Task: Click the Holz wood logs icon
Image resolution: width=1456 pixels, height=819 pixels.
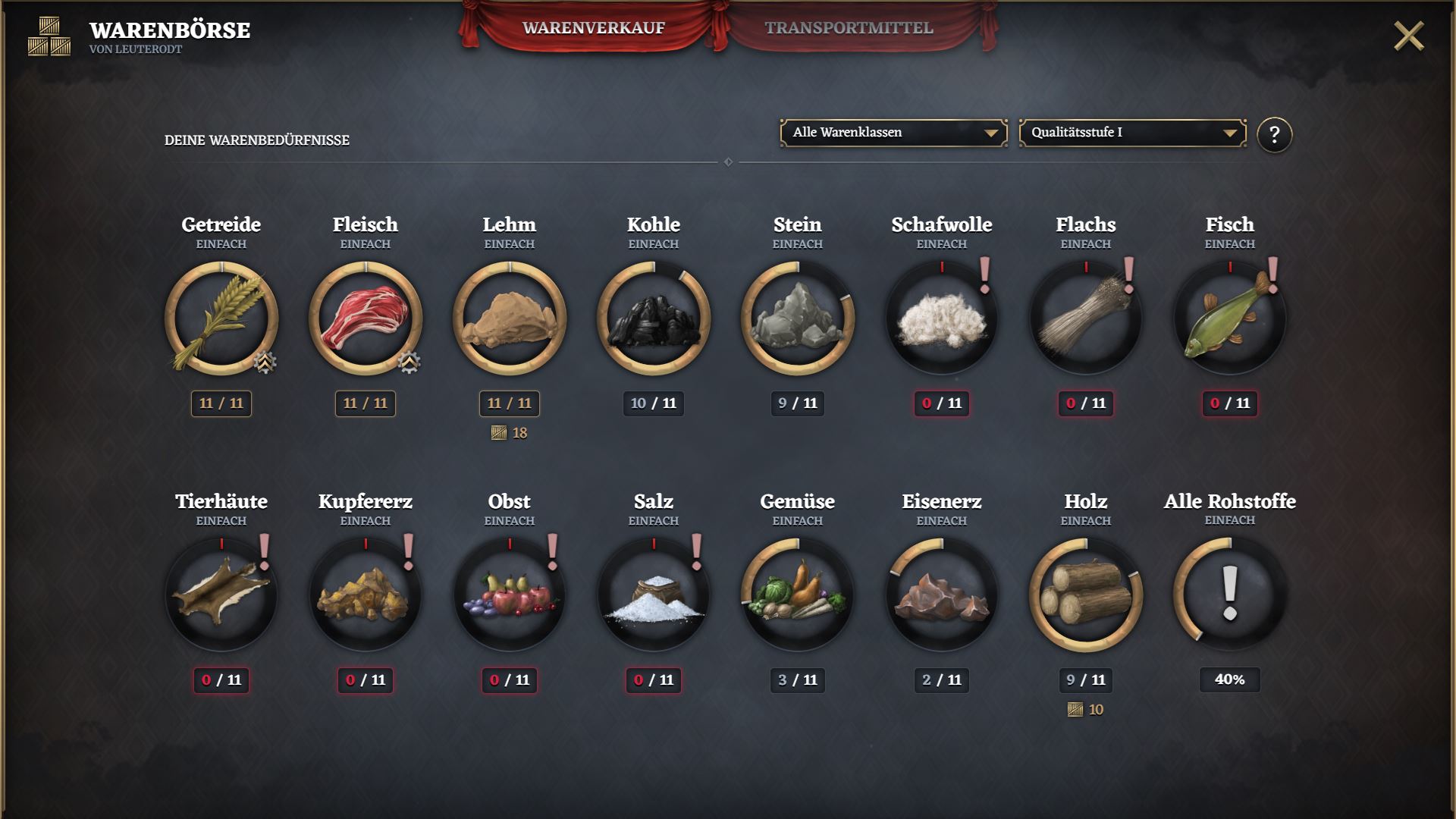Action: pos(1086,595)
